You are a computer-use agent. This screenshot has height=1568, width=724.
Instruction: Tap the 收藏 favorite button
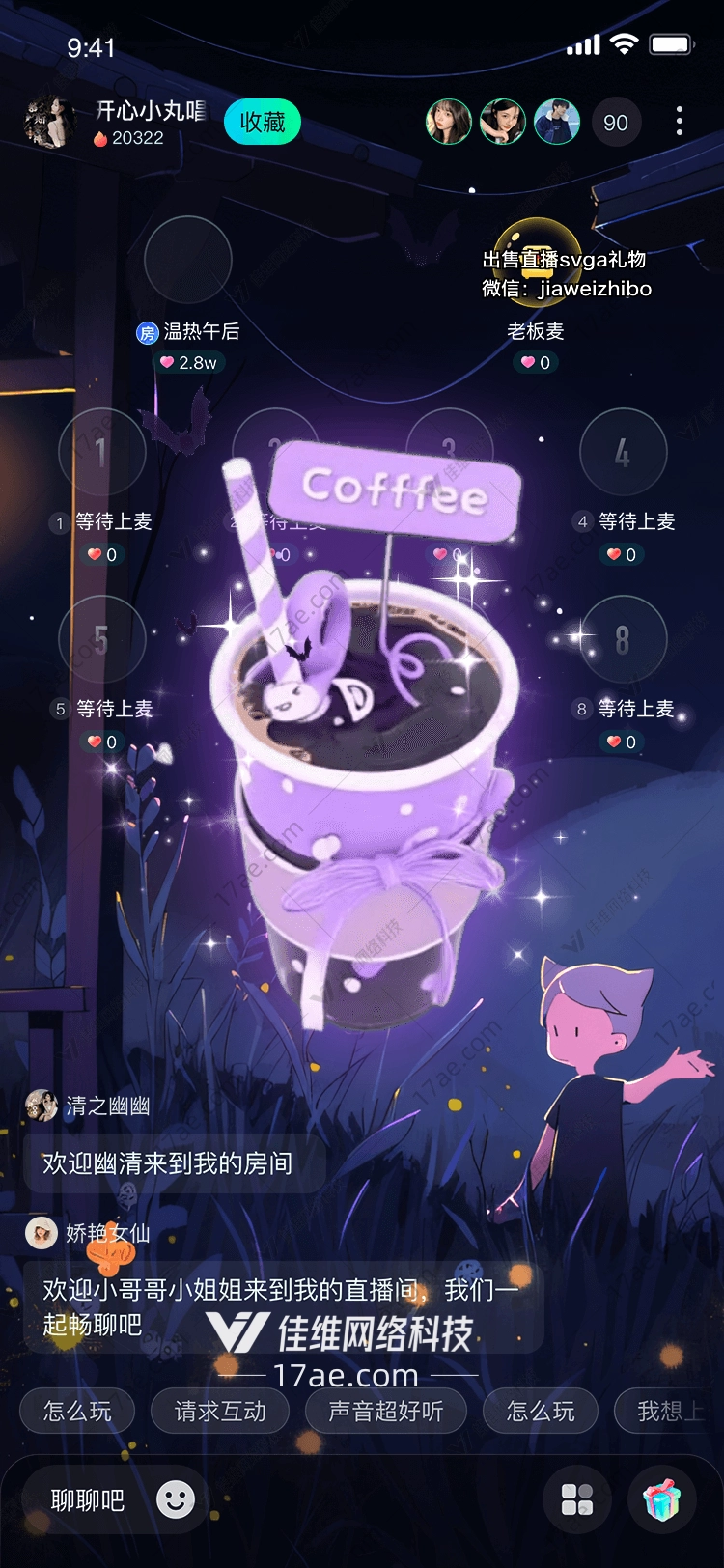[262, 123]
